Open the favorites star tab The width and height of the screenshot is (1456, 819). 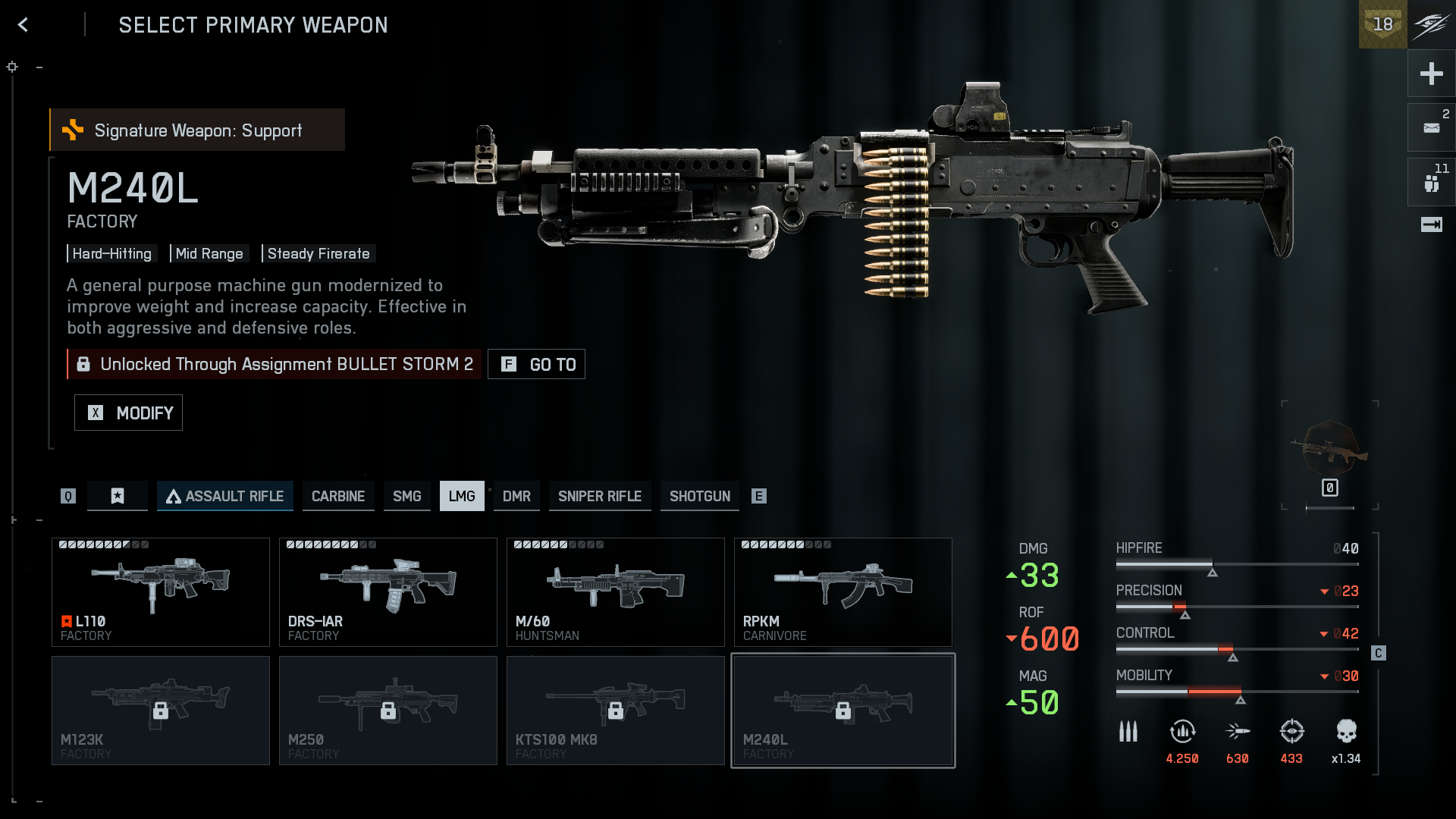(118, 496)
